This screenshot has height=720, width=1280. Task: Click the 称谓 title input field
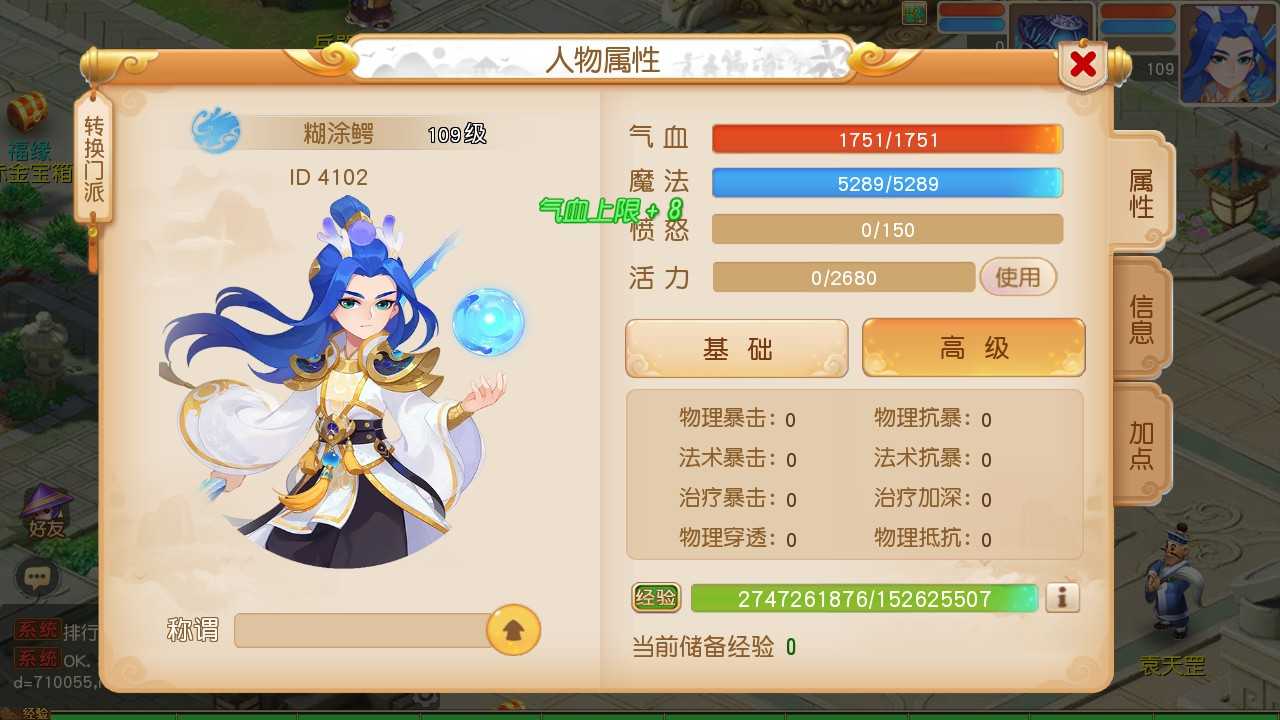coord(370,630)
